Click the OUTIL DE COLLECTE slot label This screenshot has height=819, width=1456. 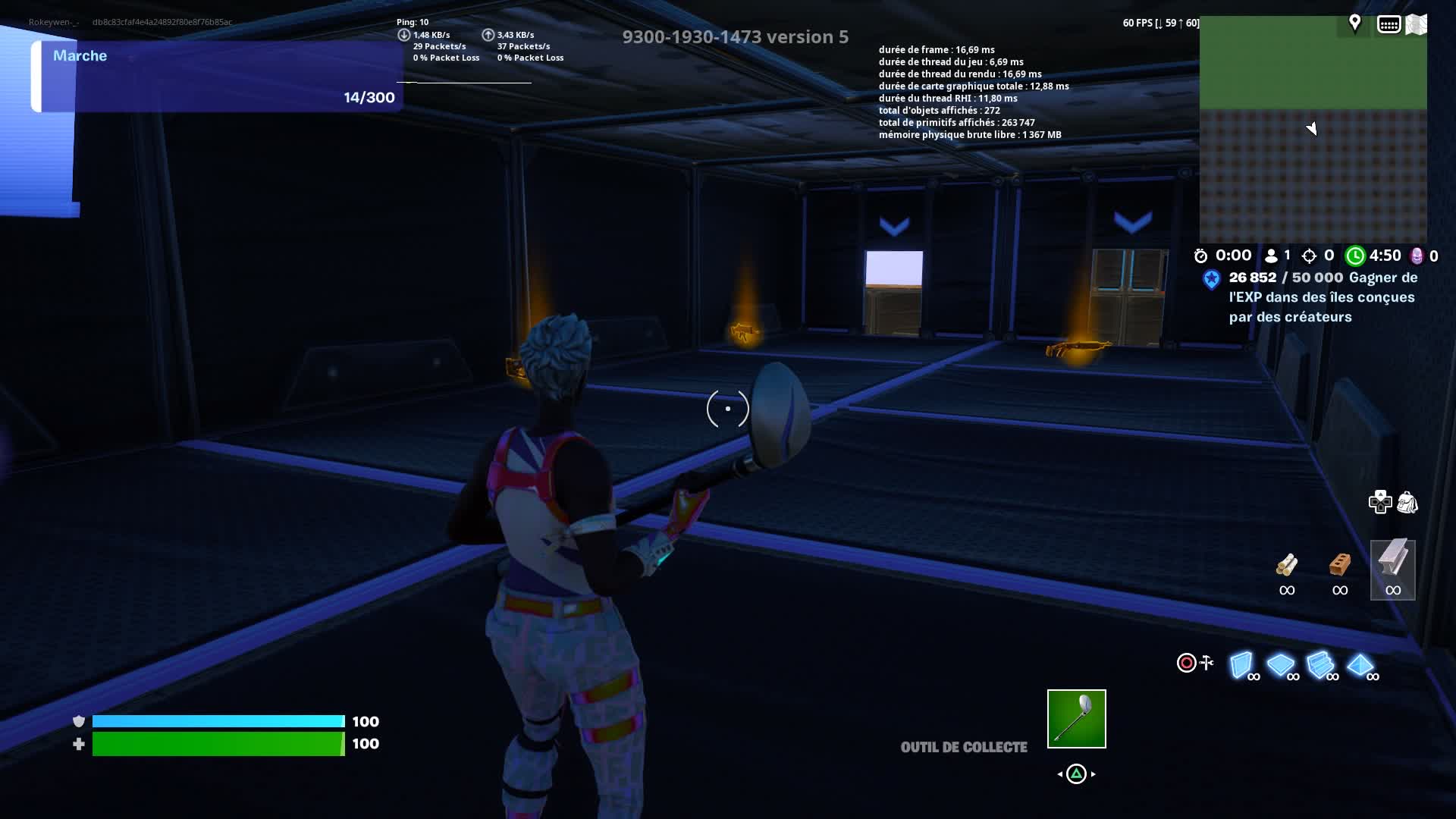[x=962, y=747]
